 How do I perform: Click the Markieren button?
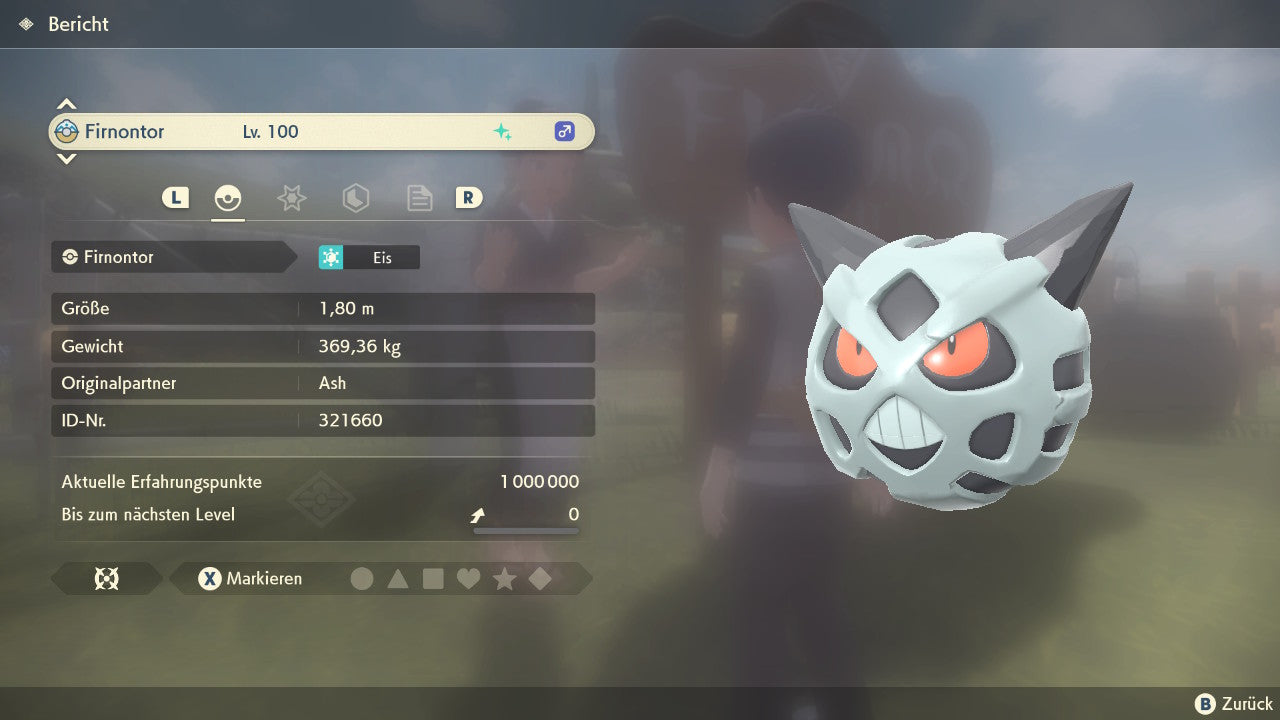click(251, 579)
